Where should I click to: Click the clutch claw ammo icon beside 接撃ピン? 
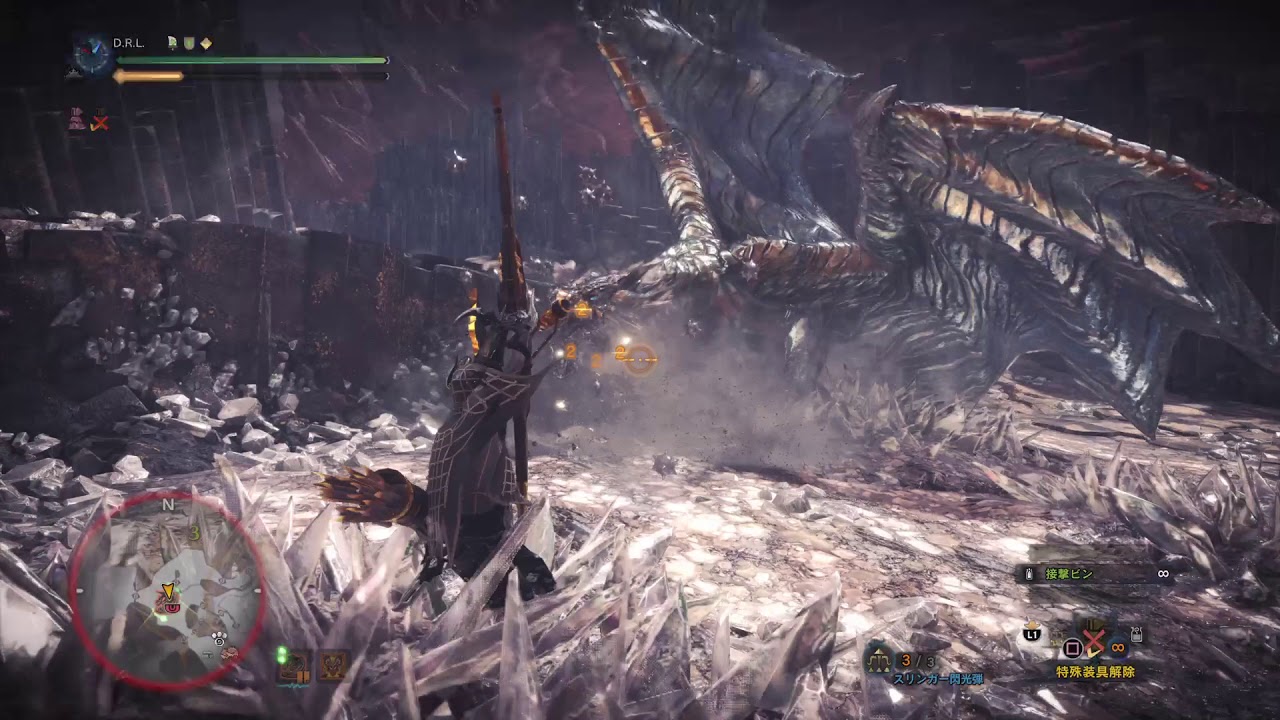coord(1029,574)
